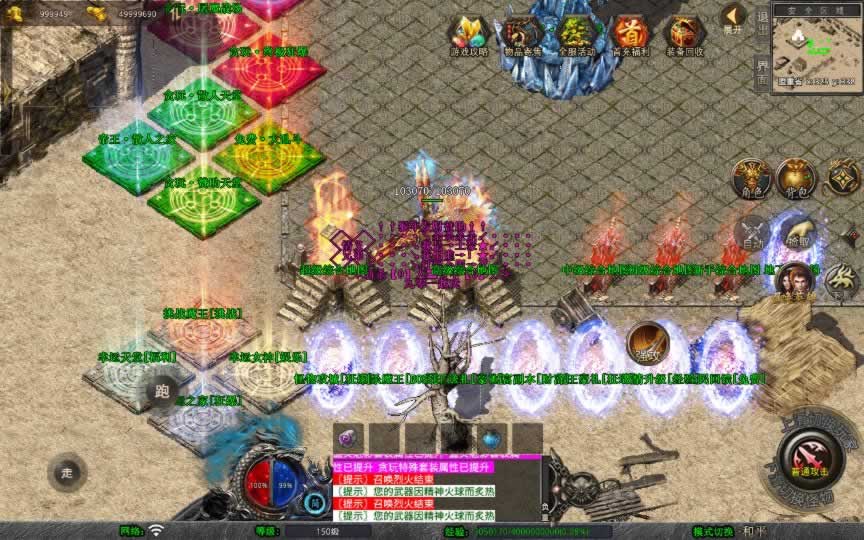
Task: Click the two-character portrait icon
Action: click(x=793, y=282)
